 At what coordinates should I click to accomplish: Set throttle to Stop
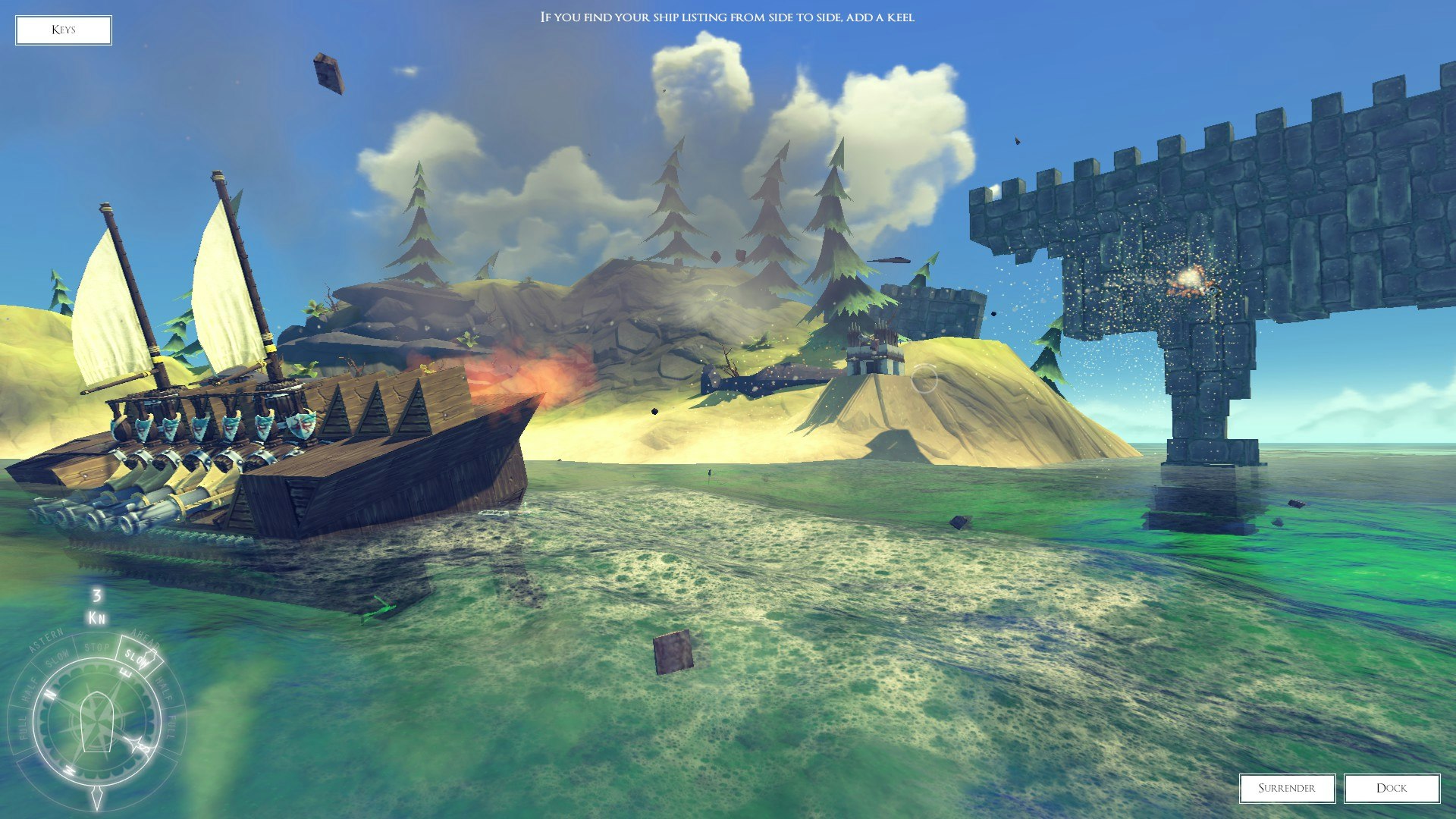coord(97,647)
